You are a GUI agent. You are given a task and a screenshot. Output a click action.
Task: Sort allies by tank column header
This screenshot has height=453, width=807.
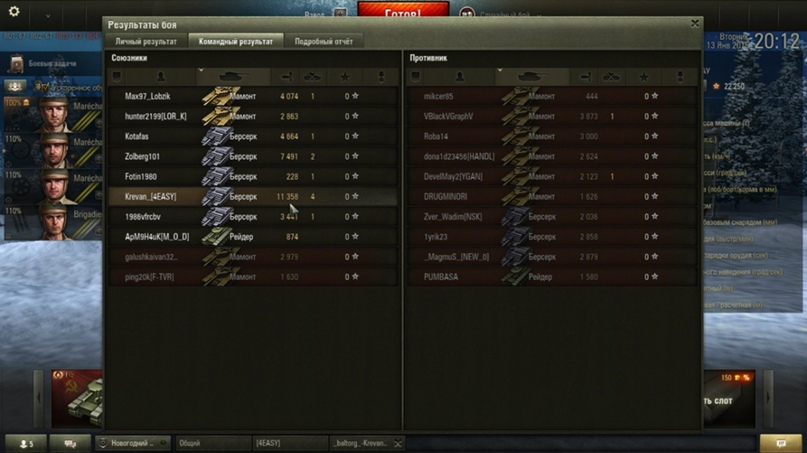235,76
